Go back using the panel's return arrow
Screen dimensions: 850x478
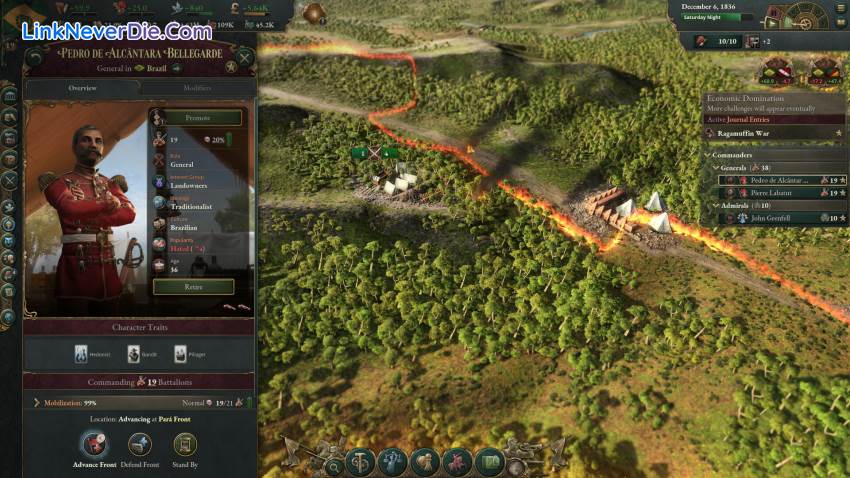[x=35, y=59]
